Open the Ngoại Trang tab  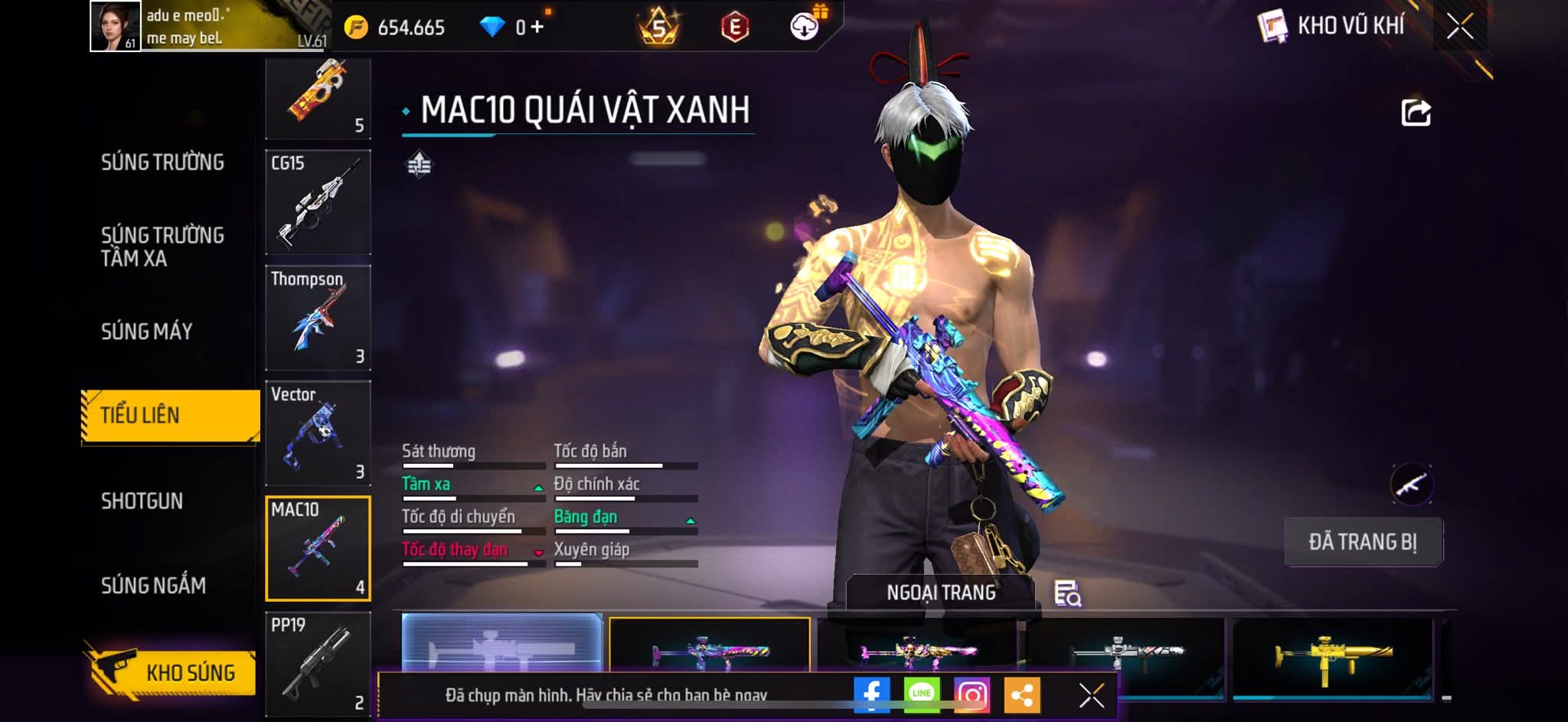[x=941, y=593]
